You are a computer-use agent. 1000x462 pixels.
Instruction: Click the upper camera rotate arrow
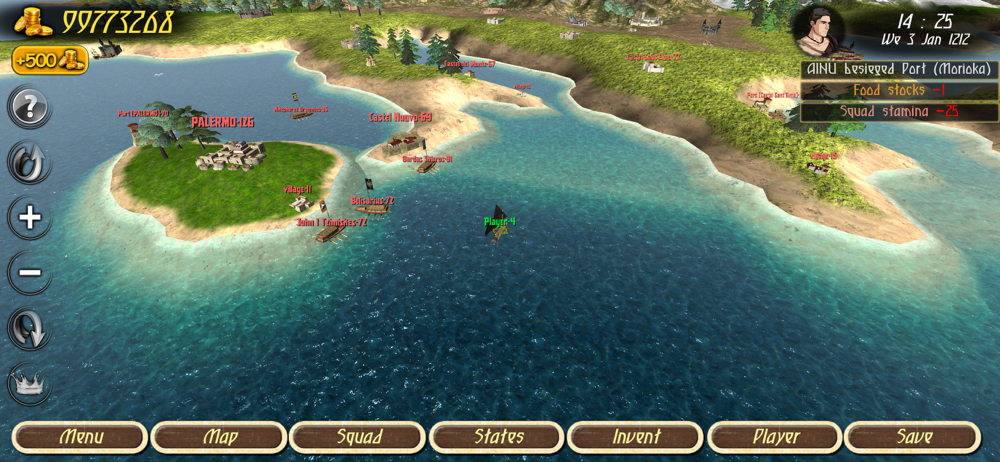[x=30, y=162]
